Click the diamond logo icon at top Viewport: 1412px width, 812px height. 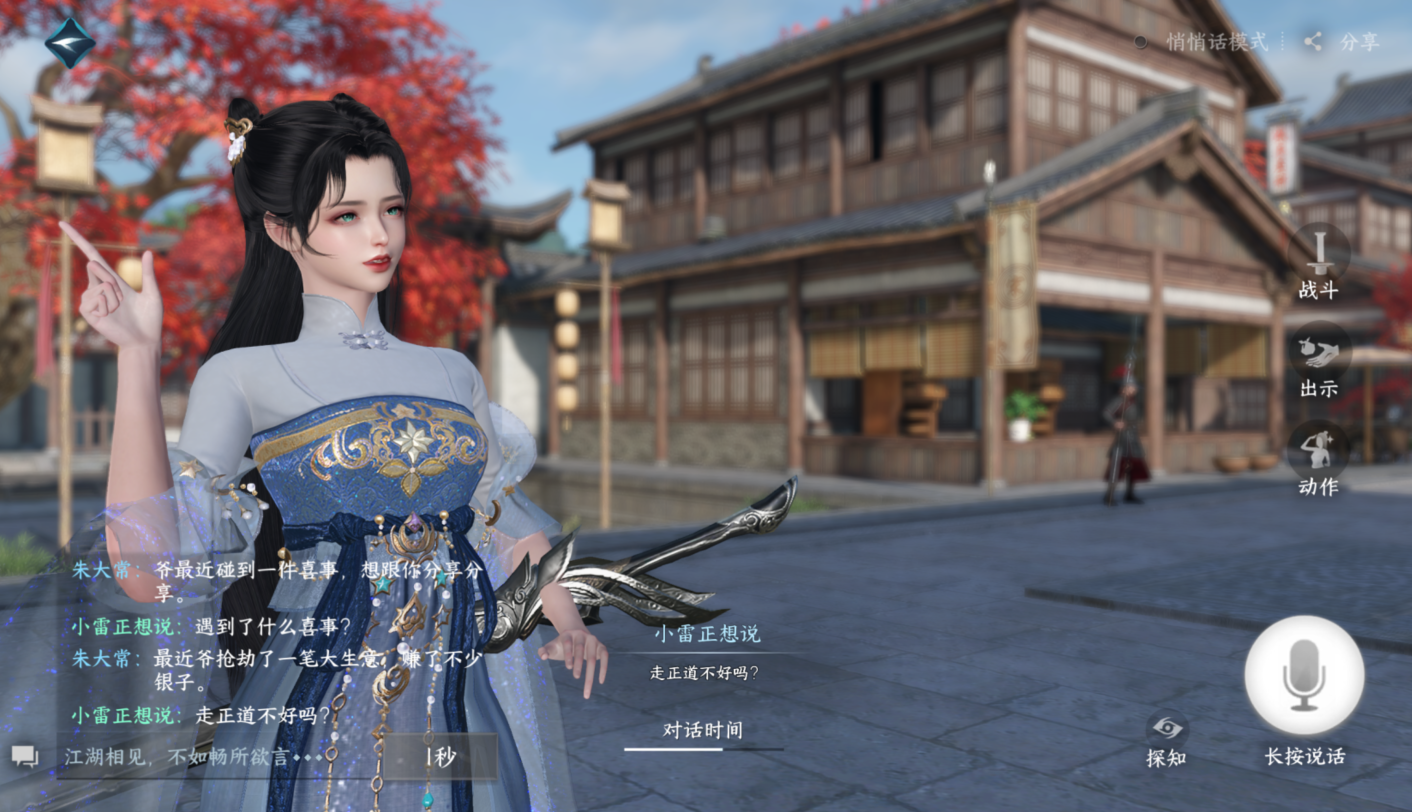click(70, 43)
